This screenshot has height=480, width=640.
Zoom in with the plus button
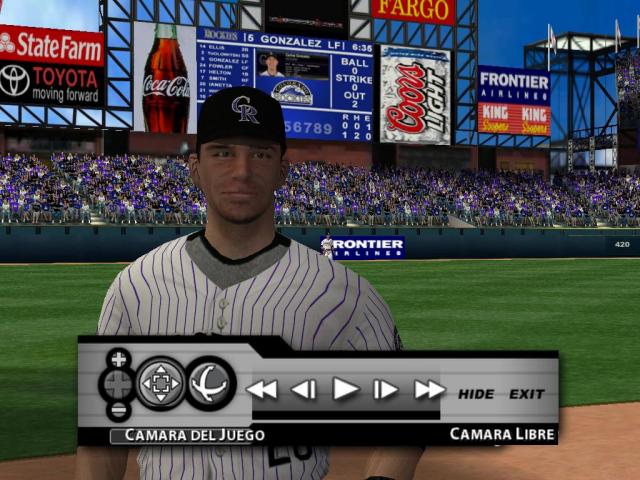(119, 359)
